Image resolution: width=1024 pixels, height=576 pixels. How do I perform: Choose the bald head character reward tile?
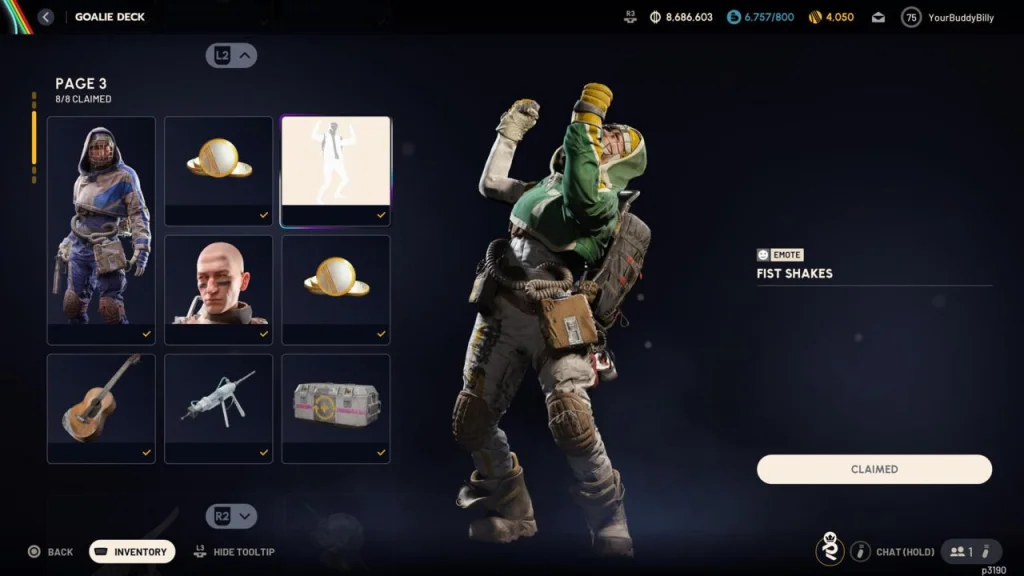(218, 290)
